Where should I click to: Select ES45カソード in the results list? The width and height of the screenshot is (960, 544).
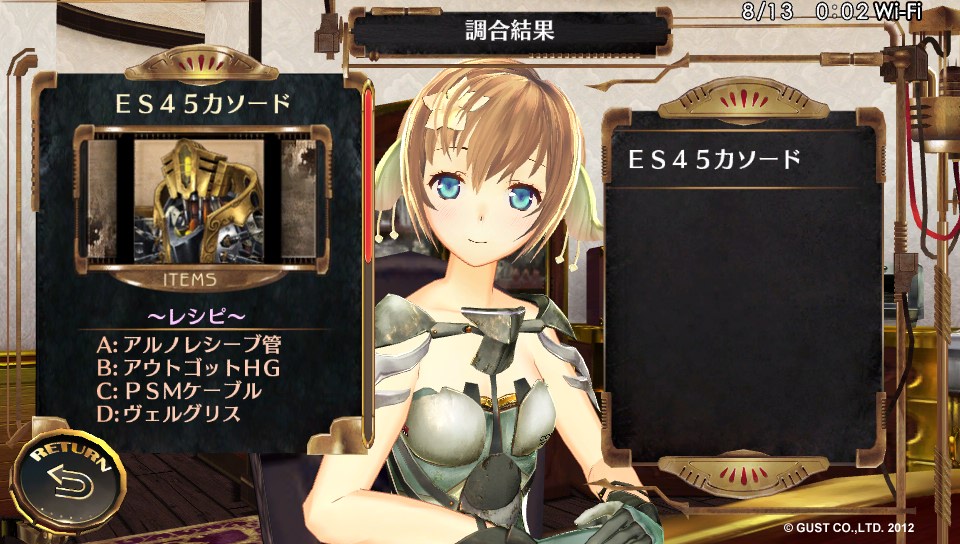point(714,160)
